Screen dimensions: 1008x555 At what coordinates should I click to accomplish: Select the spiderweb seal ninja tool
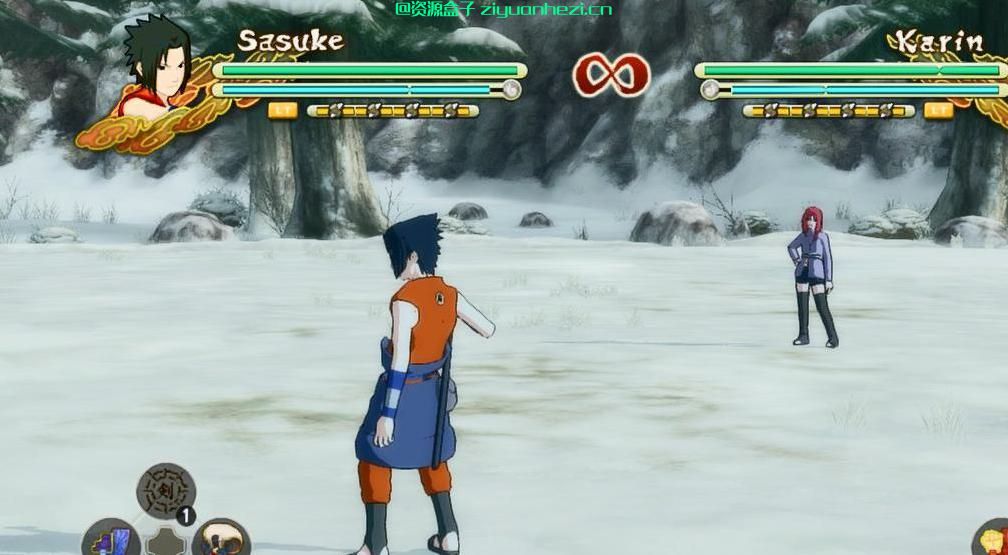[165, 490]
